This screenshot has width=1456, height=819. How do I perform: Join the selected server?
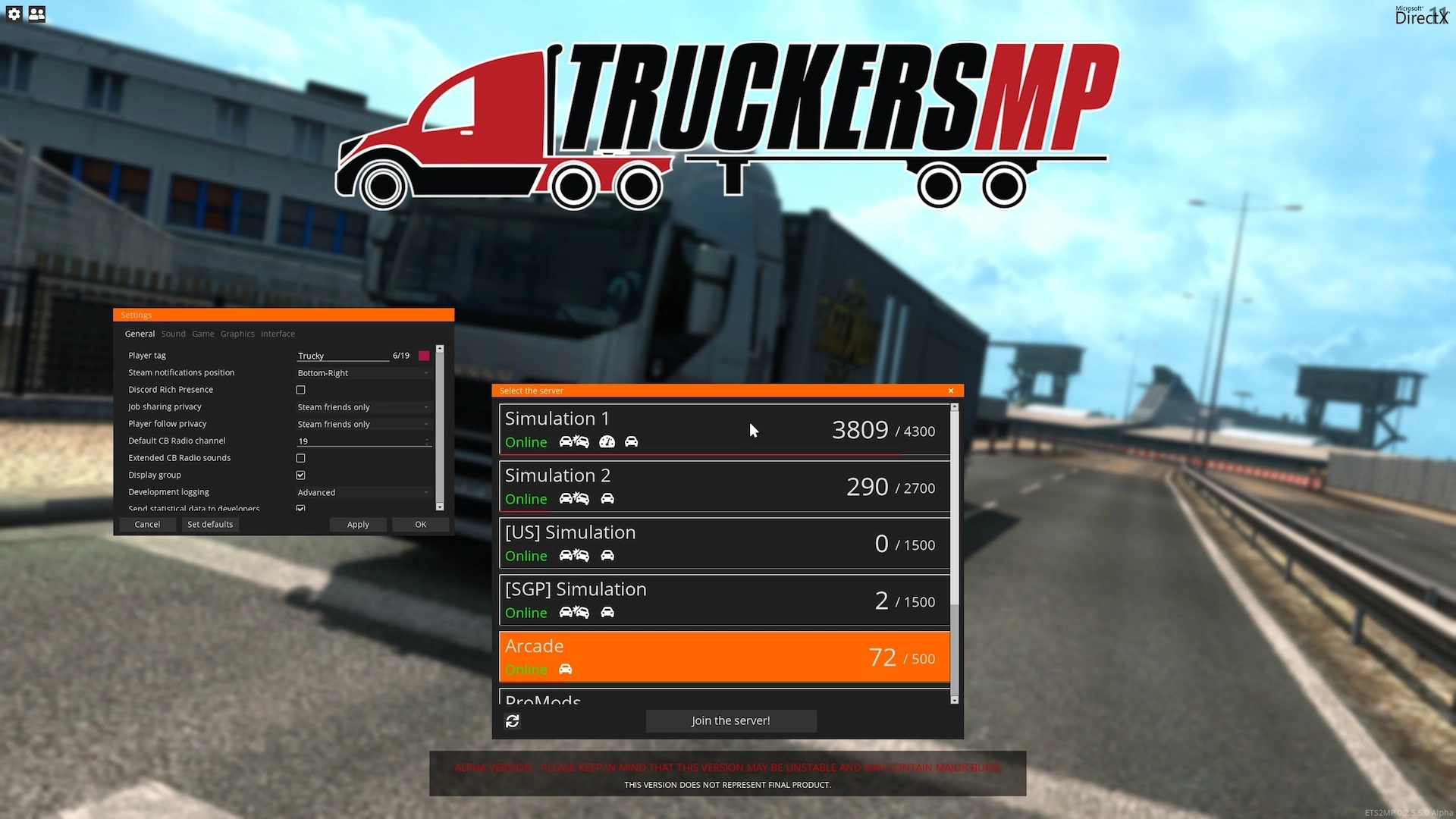[730, 720]
